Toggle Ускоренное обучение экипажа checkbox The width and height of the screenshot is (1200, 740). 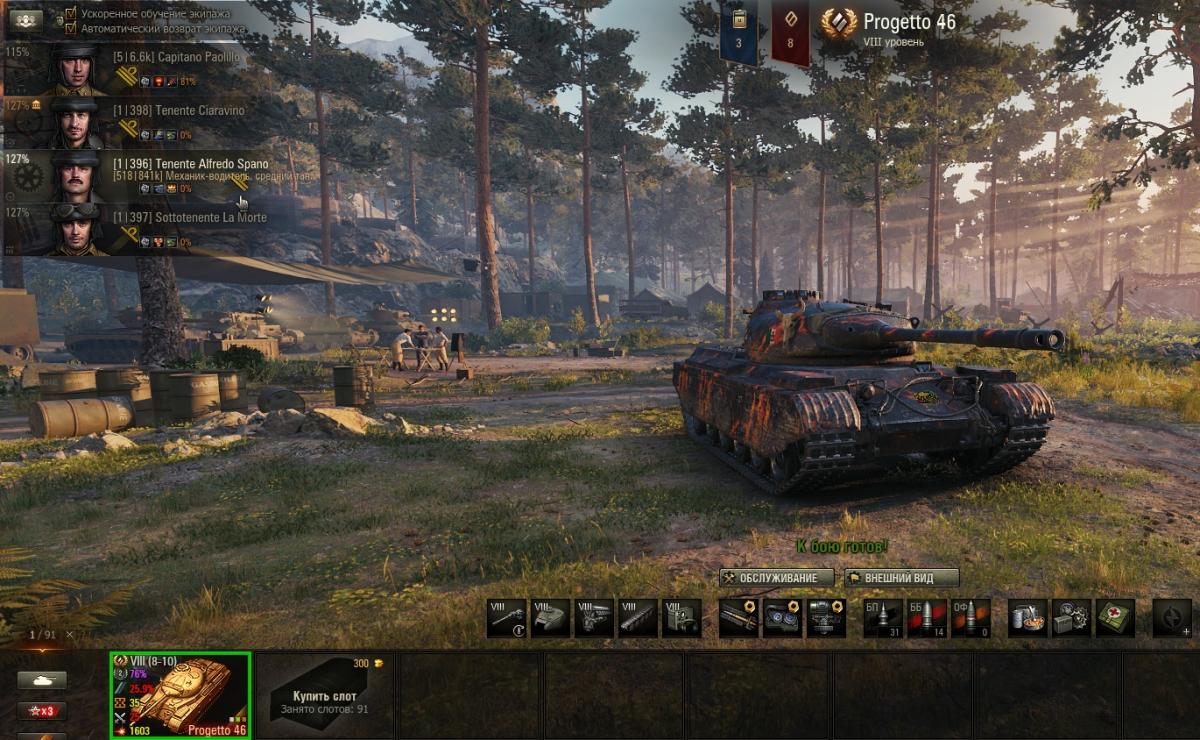pos(71,14)
